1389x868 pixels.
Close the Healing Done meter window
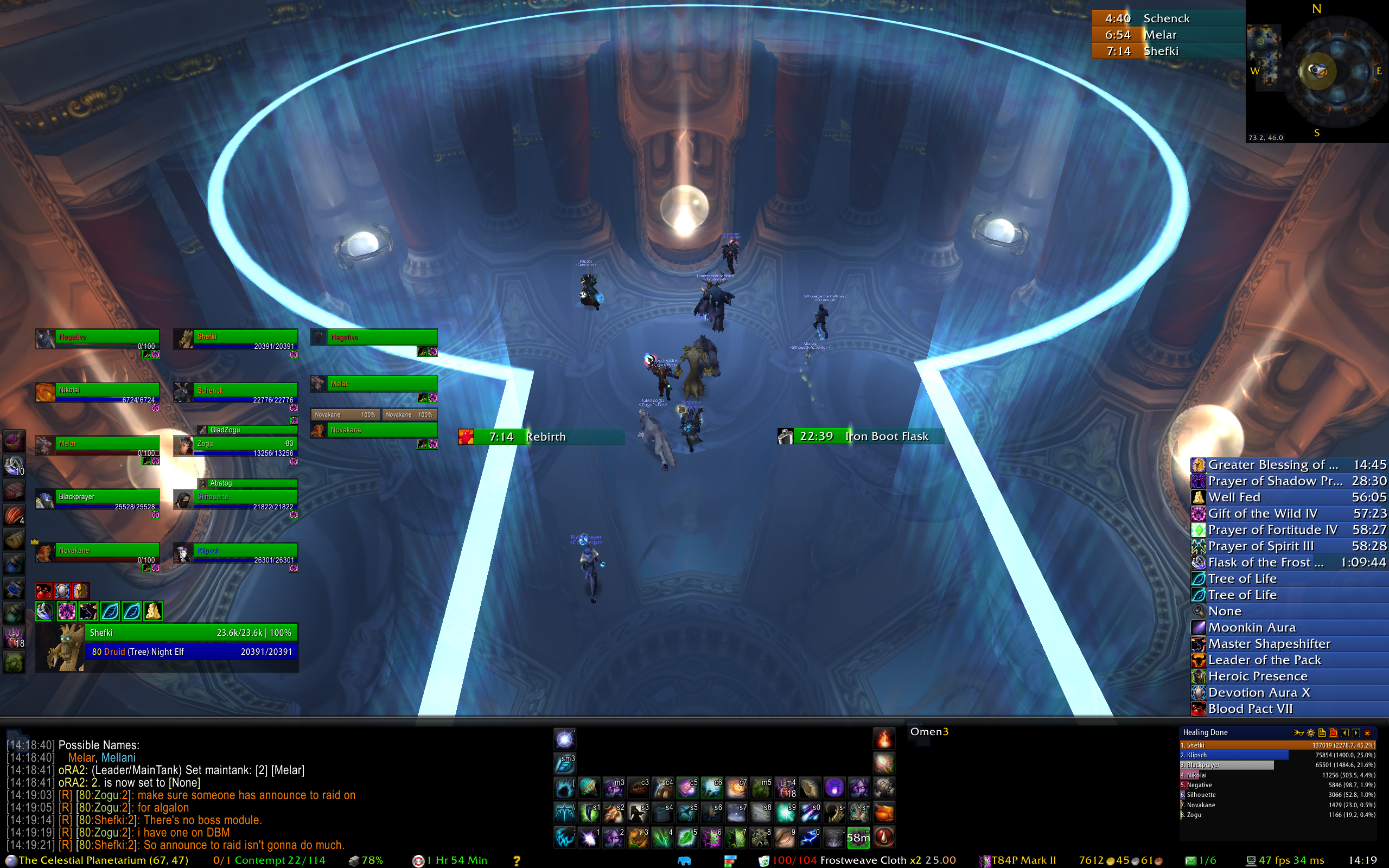point(1367,732)
